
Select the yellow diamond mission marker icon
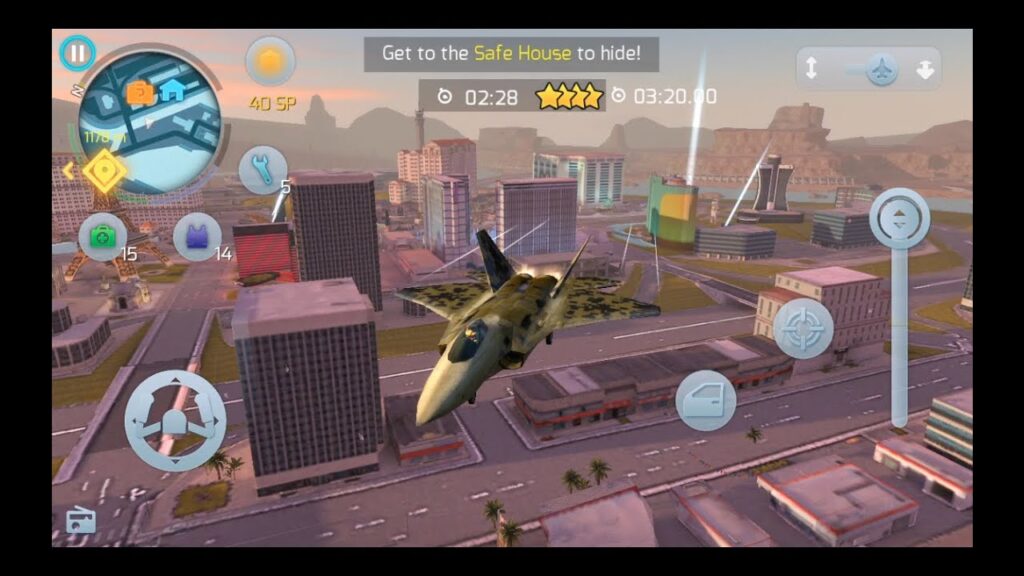coord(104,171)
